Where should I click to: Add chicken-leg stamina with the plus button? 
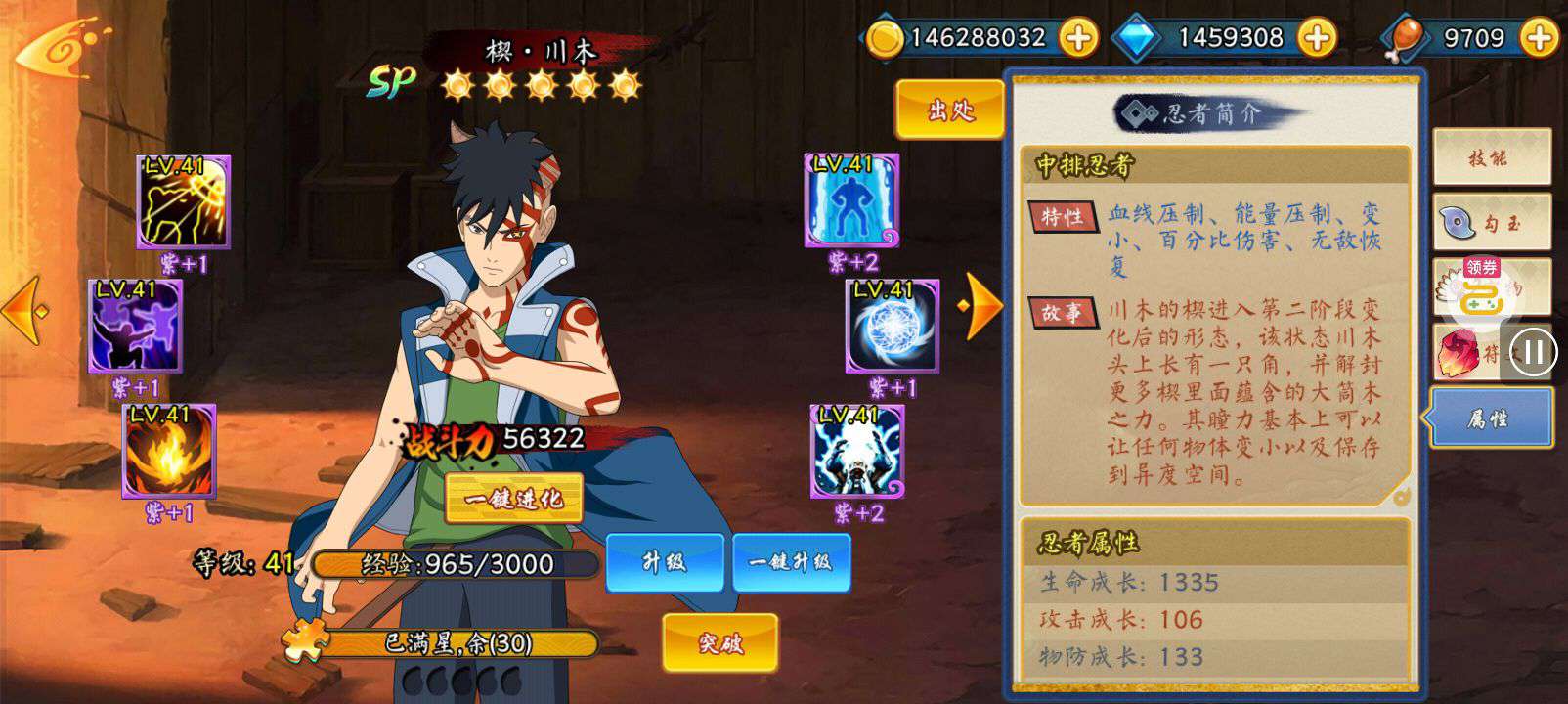click(x=1540, y=38)
